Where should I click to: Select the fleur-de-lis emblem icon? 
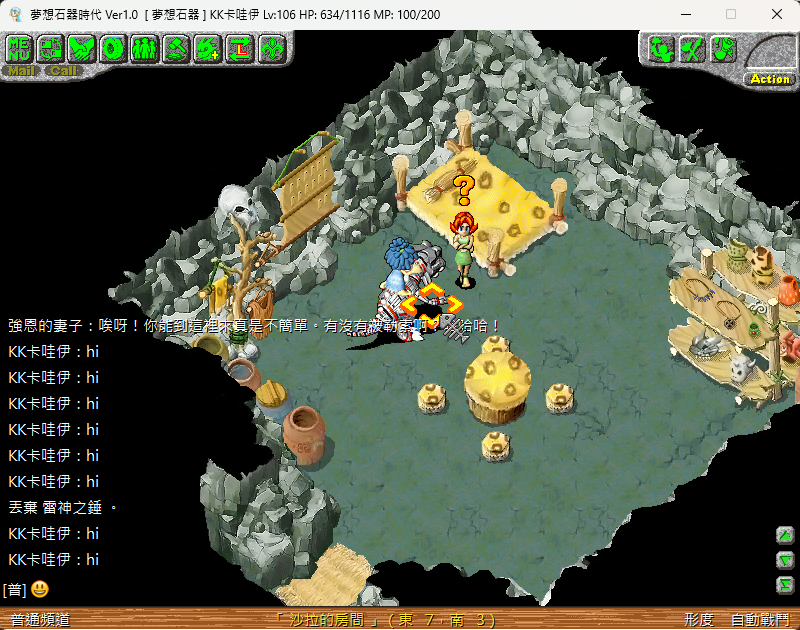click(272, 47)
